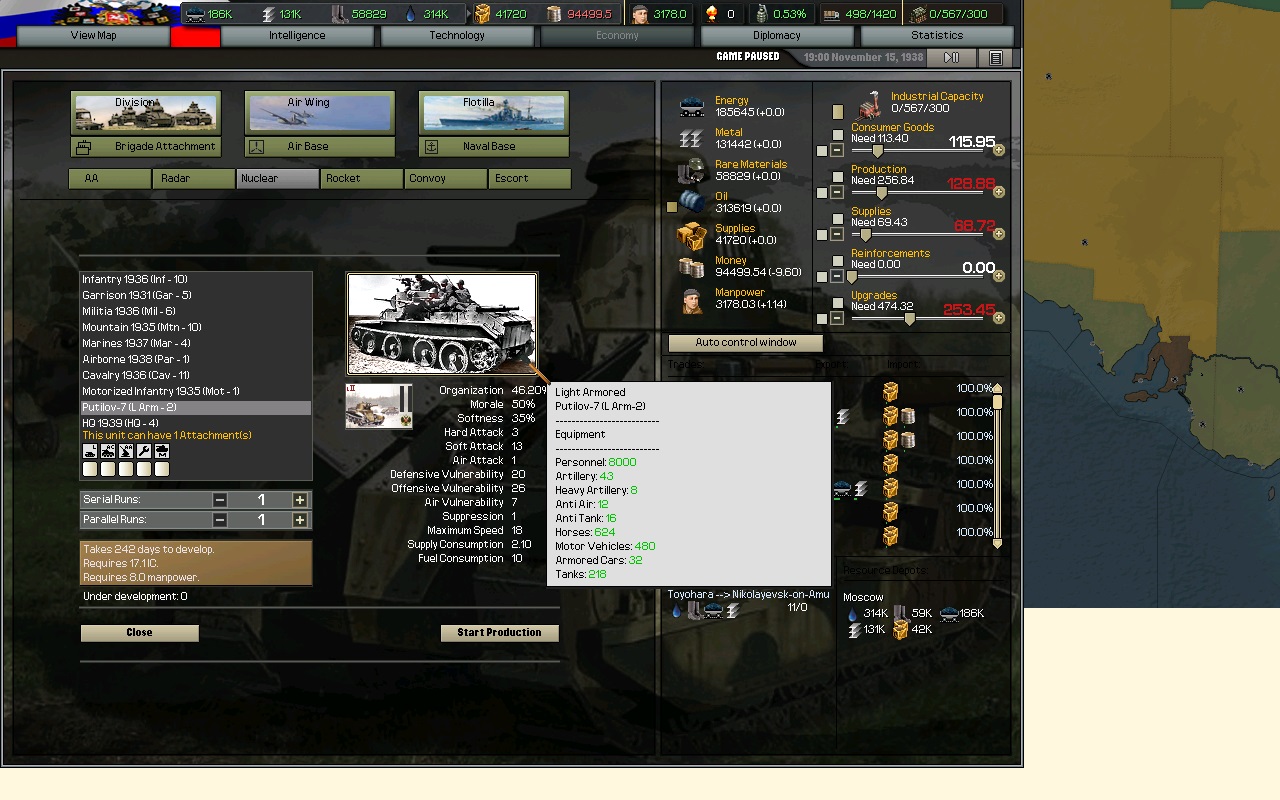Screen dimensions: 1280x800
Task: Click the tank attachment icon marked M
Action: [161, 451]
